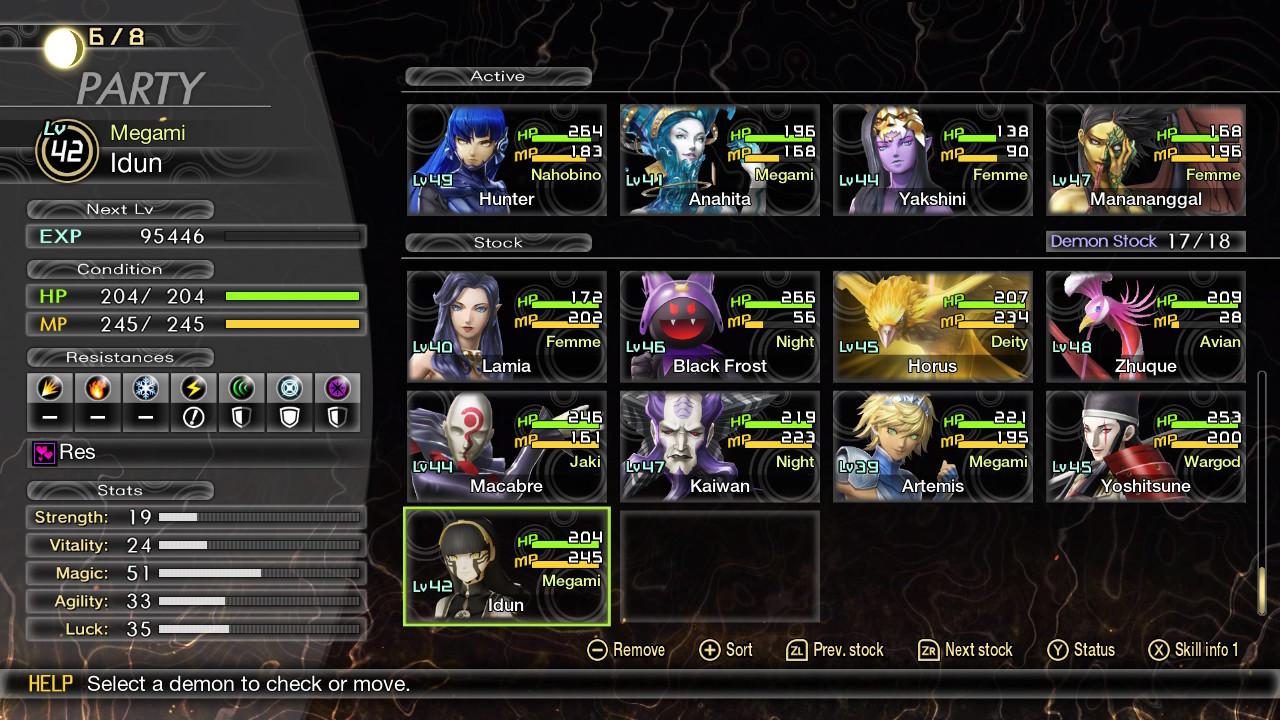Toggle the Remove demon option
1280x720 pixels.
coord(625,650)
